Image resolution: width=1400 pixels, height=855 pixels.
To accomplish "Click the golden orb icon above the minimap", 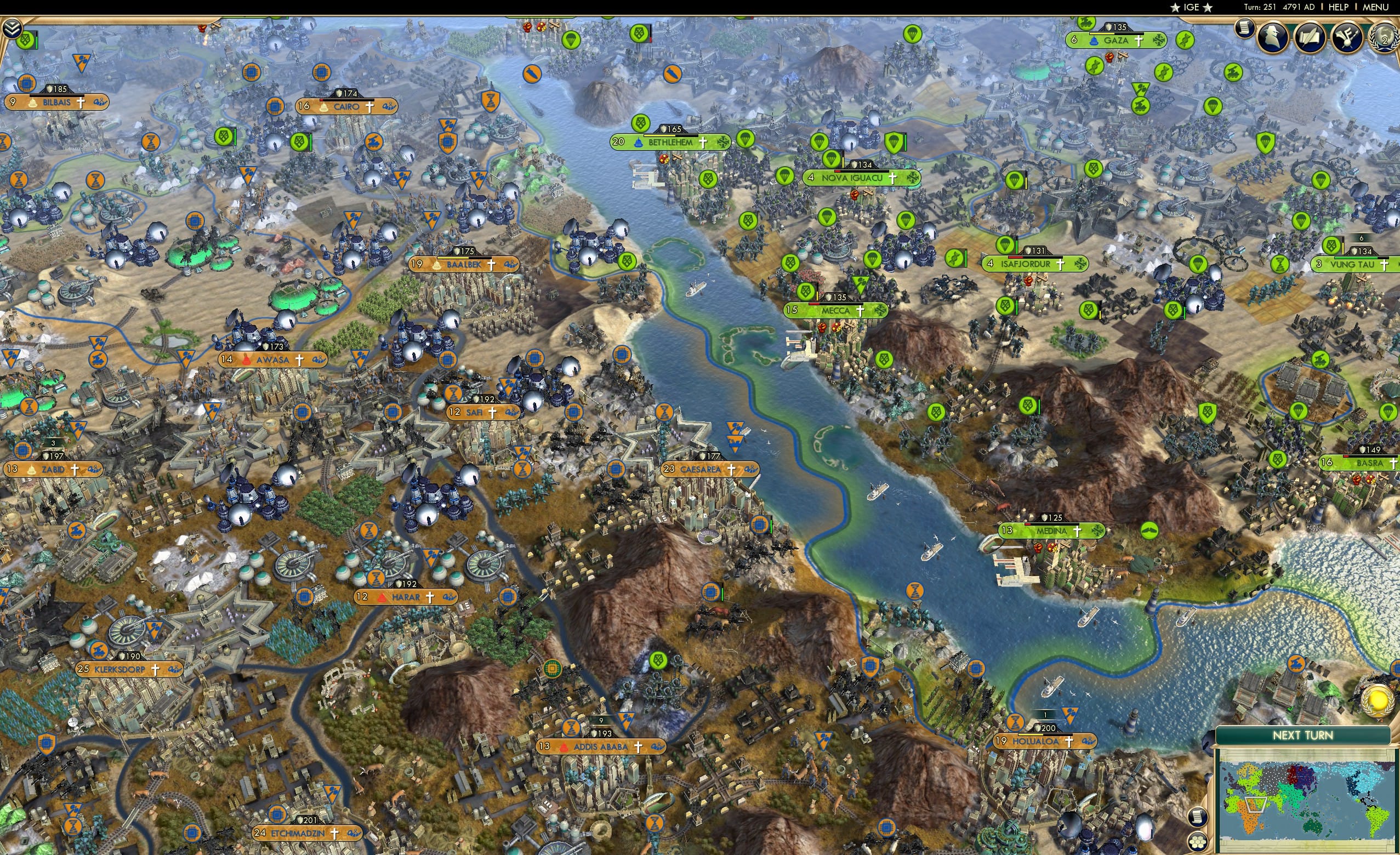I will pyautogui.click(x=1378, y=703).
